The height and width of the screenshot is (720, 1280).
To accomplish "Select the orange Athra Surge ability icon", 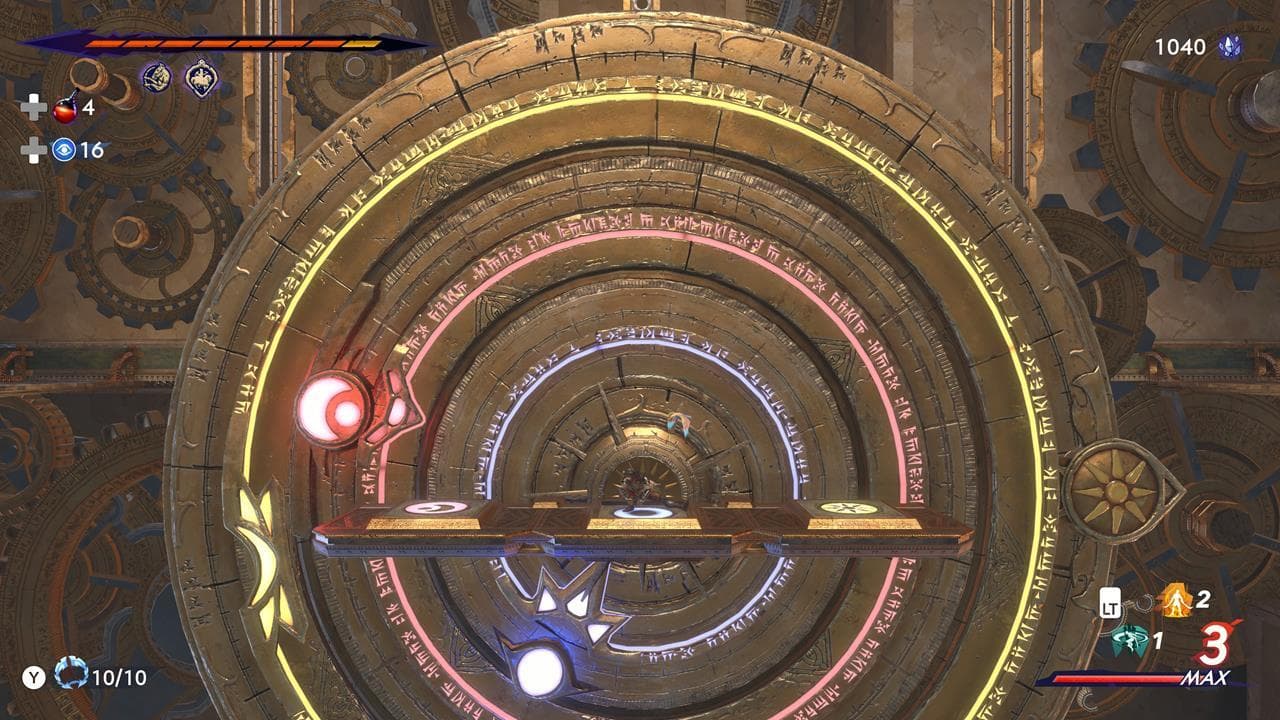I will click(x=1178, y=601).
